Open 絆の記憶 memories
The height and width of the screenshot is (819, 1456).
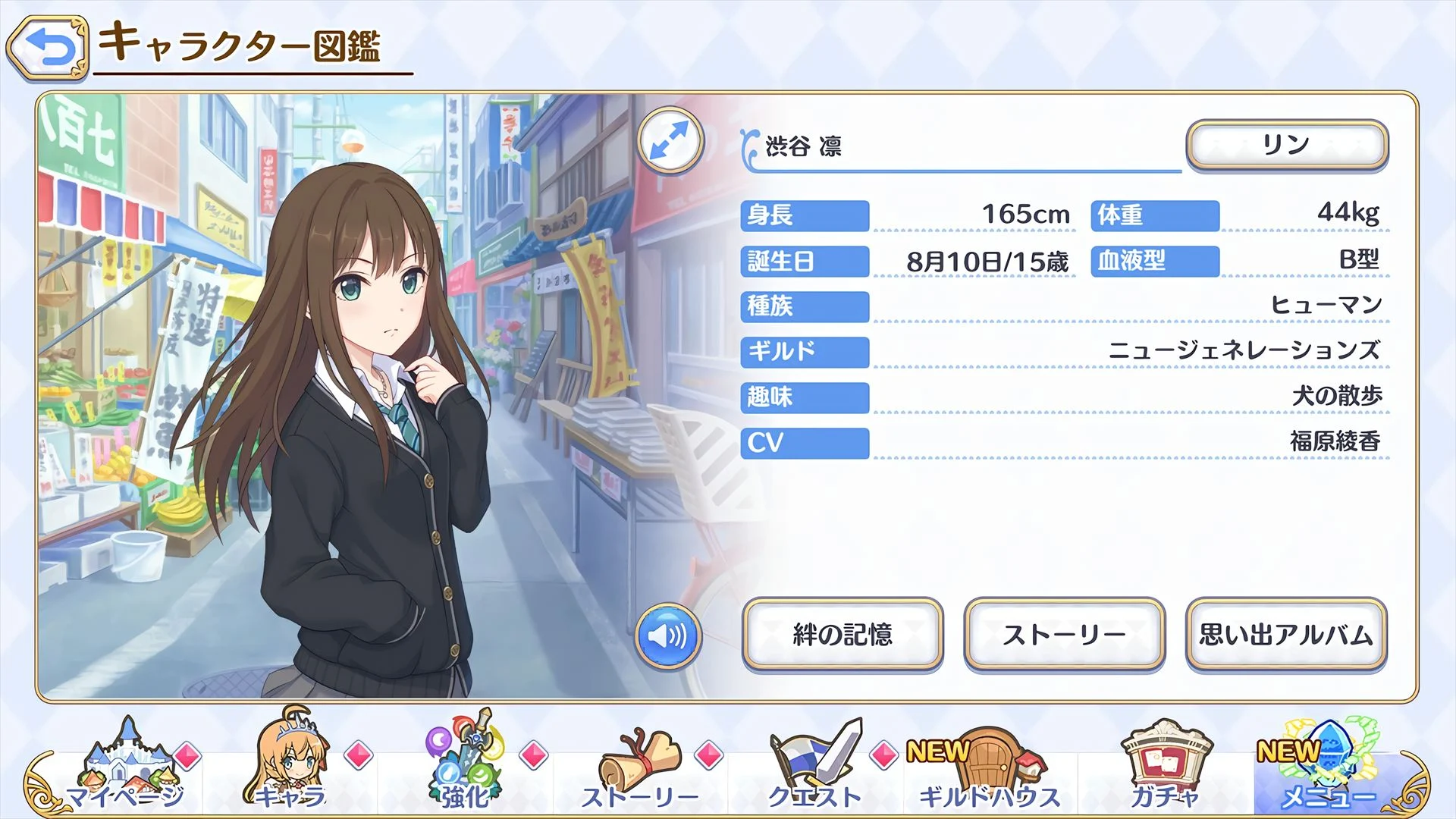(843, 635)
